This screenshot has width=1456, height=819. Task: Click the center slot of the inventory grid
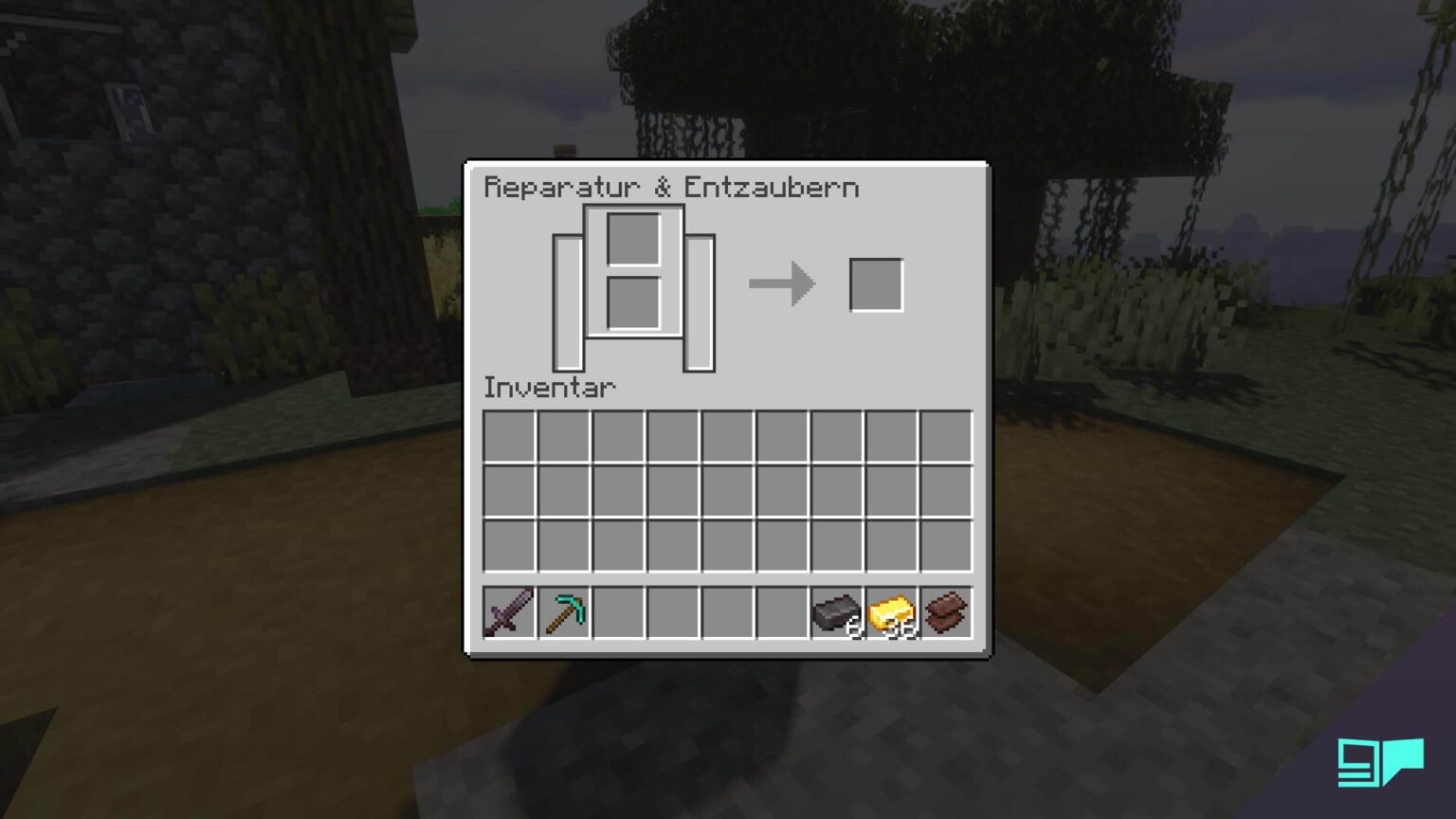tap(728, 490)
